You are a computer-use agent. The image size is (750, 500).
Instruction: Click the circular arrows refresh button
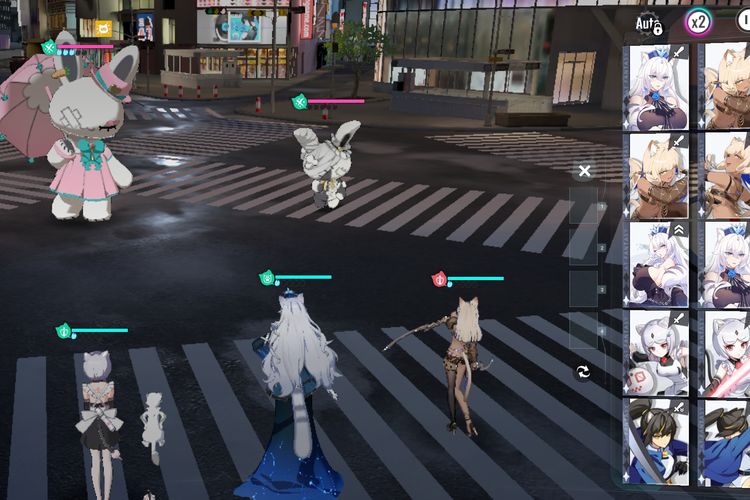[584, 372]
